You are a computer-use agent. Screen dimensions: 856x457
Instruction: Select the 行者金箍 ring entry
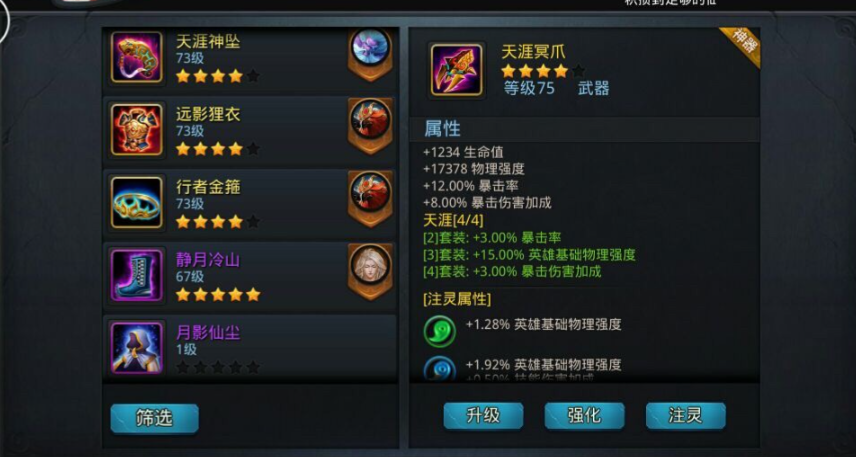[230, 202]
